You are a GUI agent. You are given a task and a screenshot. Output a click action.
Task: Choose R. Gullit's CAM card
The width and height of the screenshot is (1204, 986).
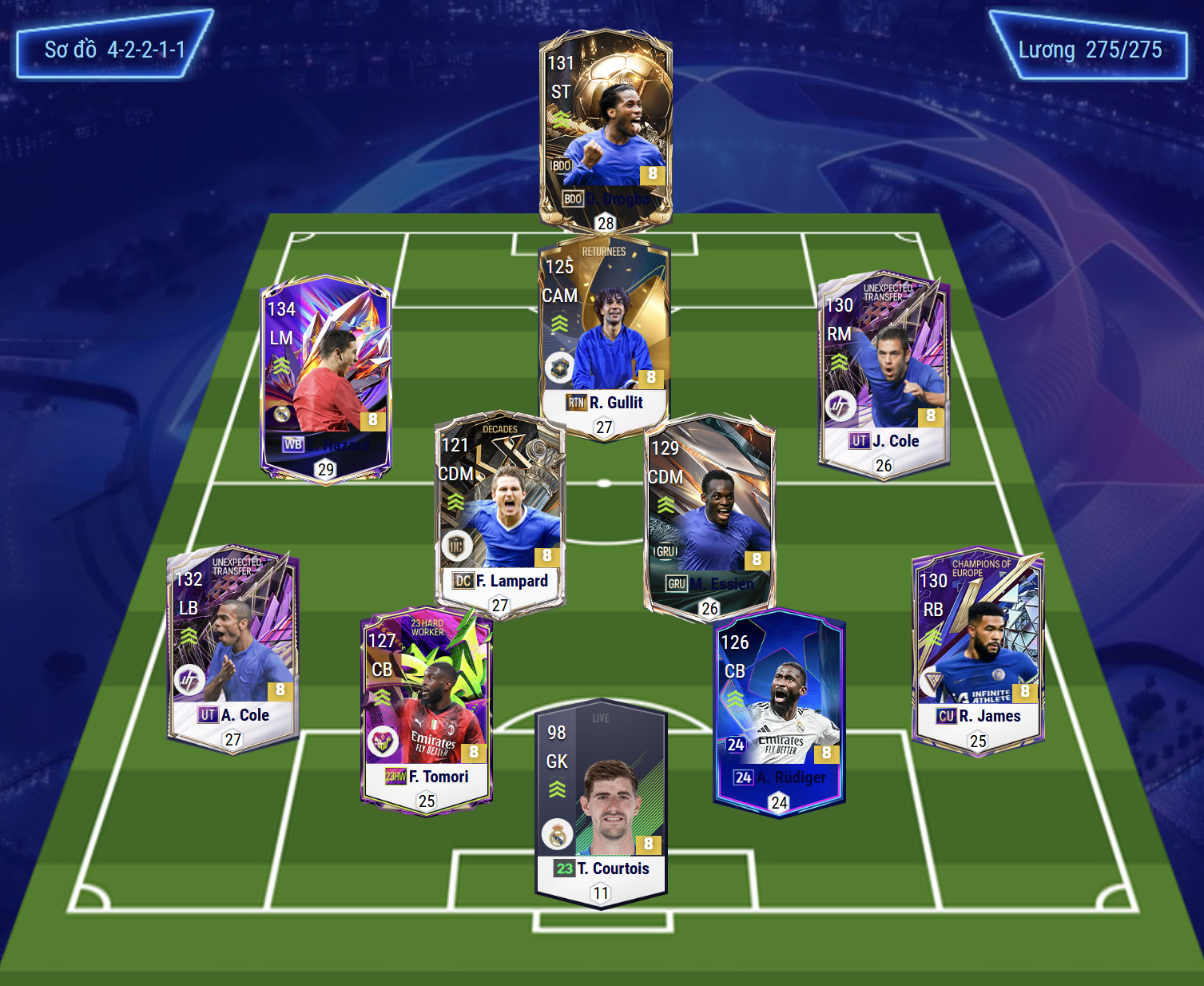click(x=604, y=336)
